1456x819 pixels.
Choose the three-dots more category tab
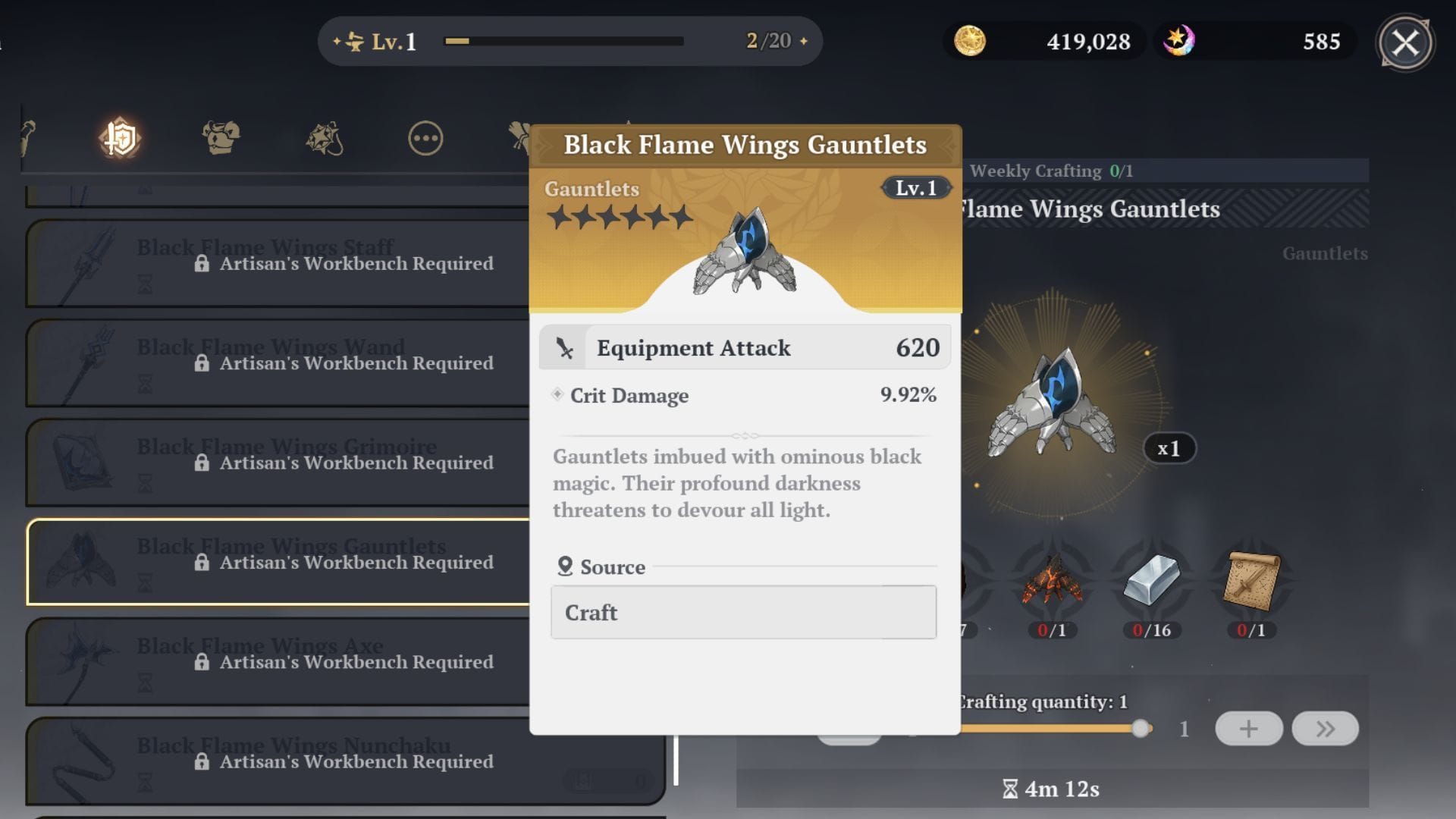tap(425, 139)
